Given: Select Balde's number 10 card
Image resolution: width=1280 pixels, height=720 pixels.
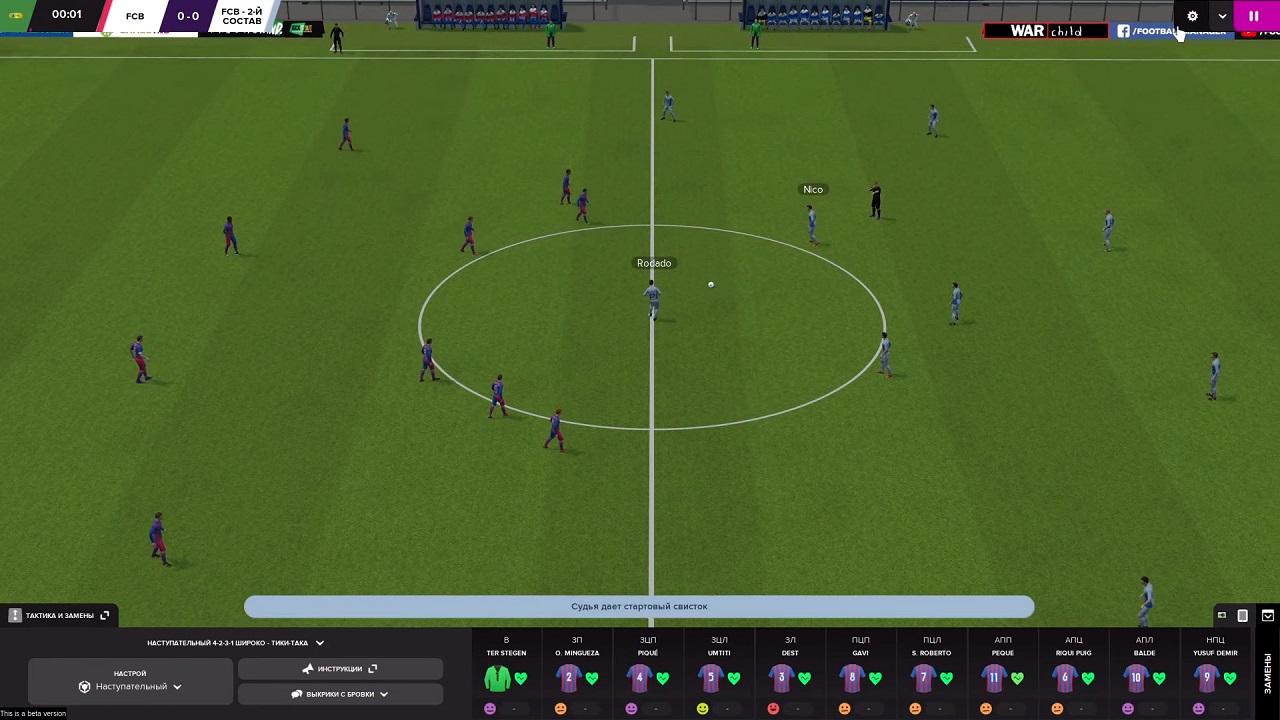Looking at the screenshot, I should pyautogui.click(x=1136, y=678).
